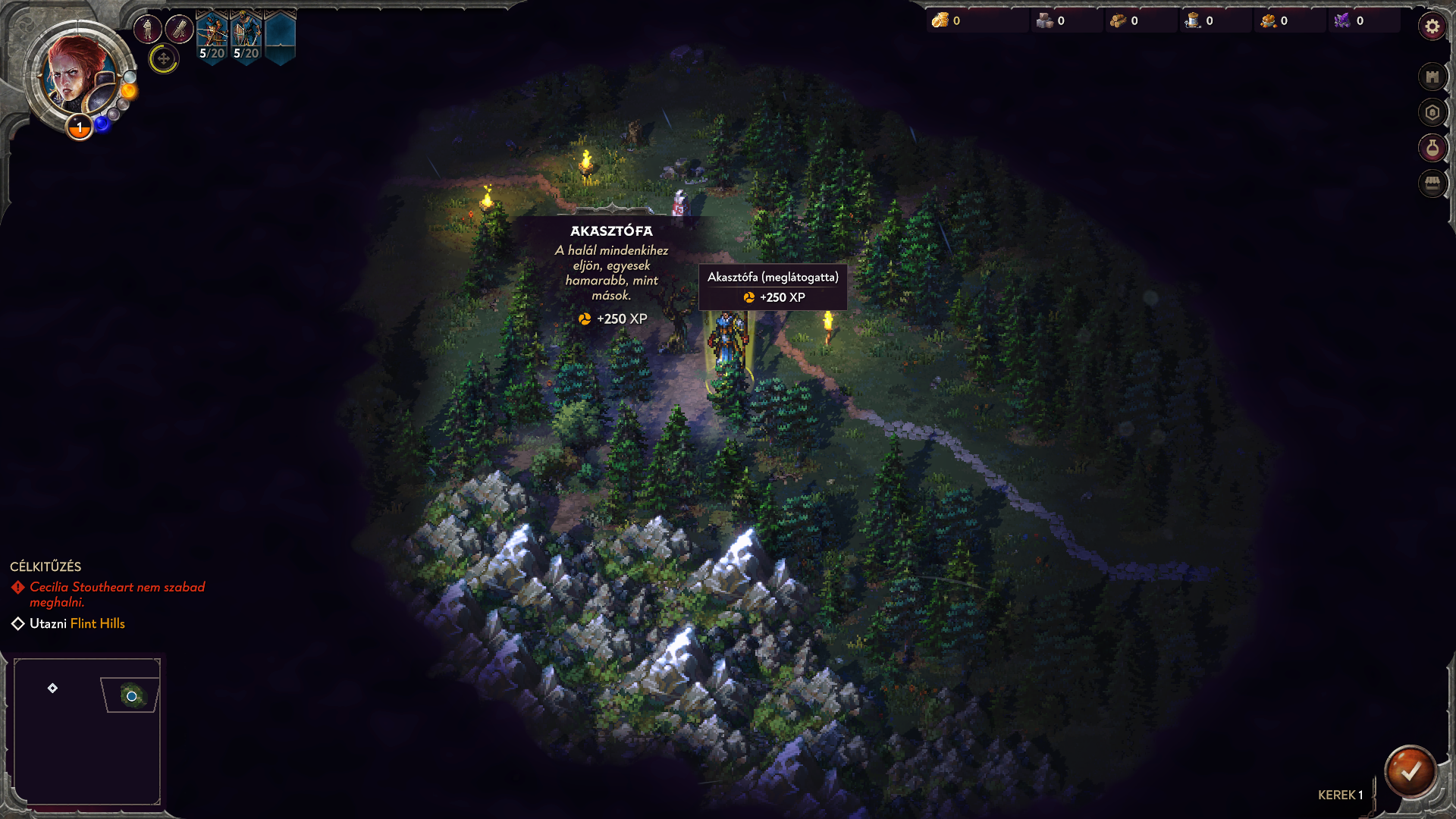Click the purple crystal resource counter
The width and height of the screenshot is (1456, 819).
(1350, 21)
